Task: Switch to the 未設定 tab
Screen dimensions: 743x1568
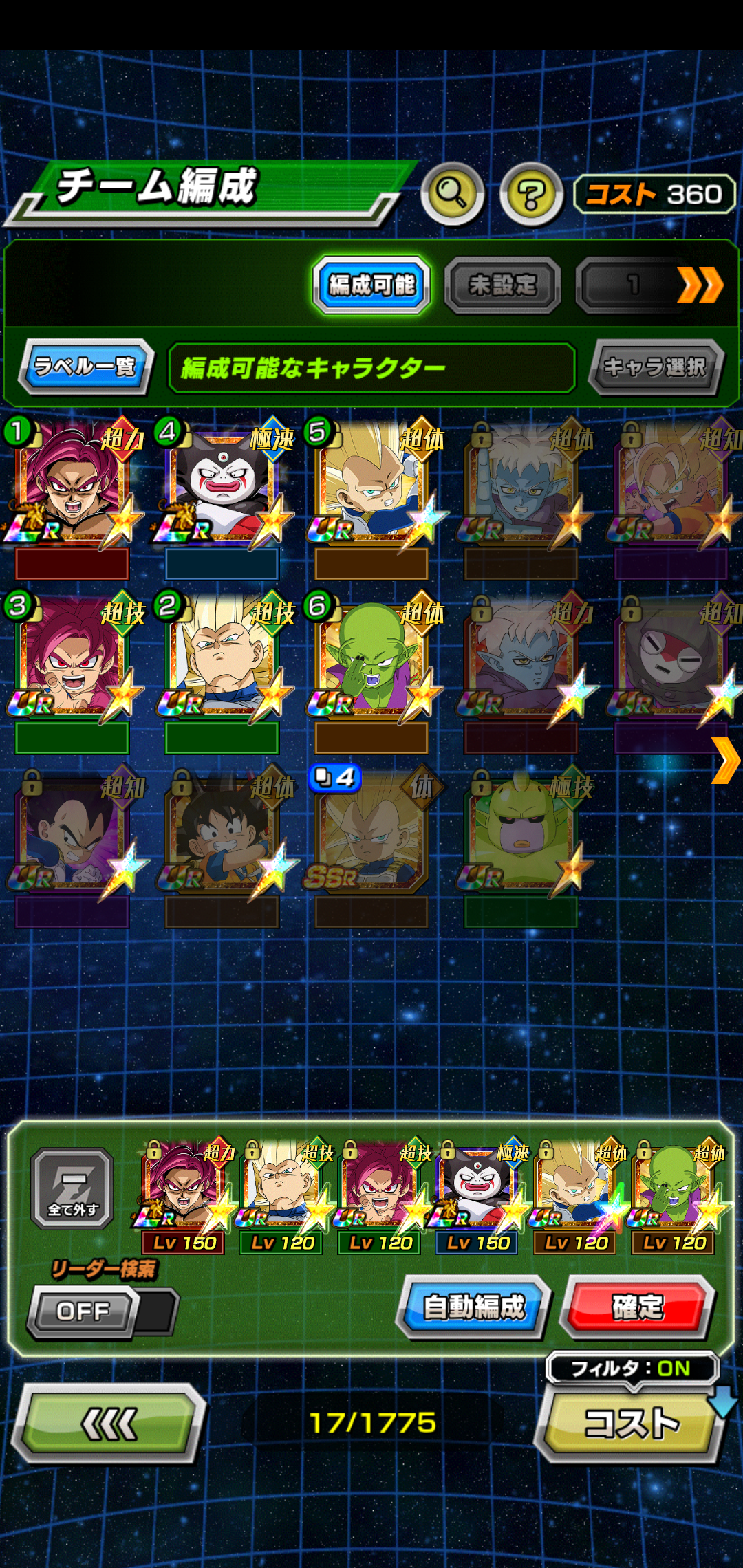Action: pos(502,285)
